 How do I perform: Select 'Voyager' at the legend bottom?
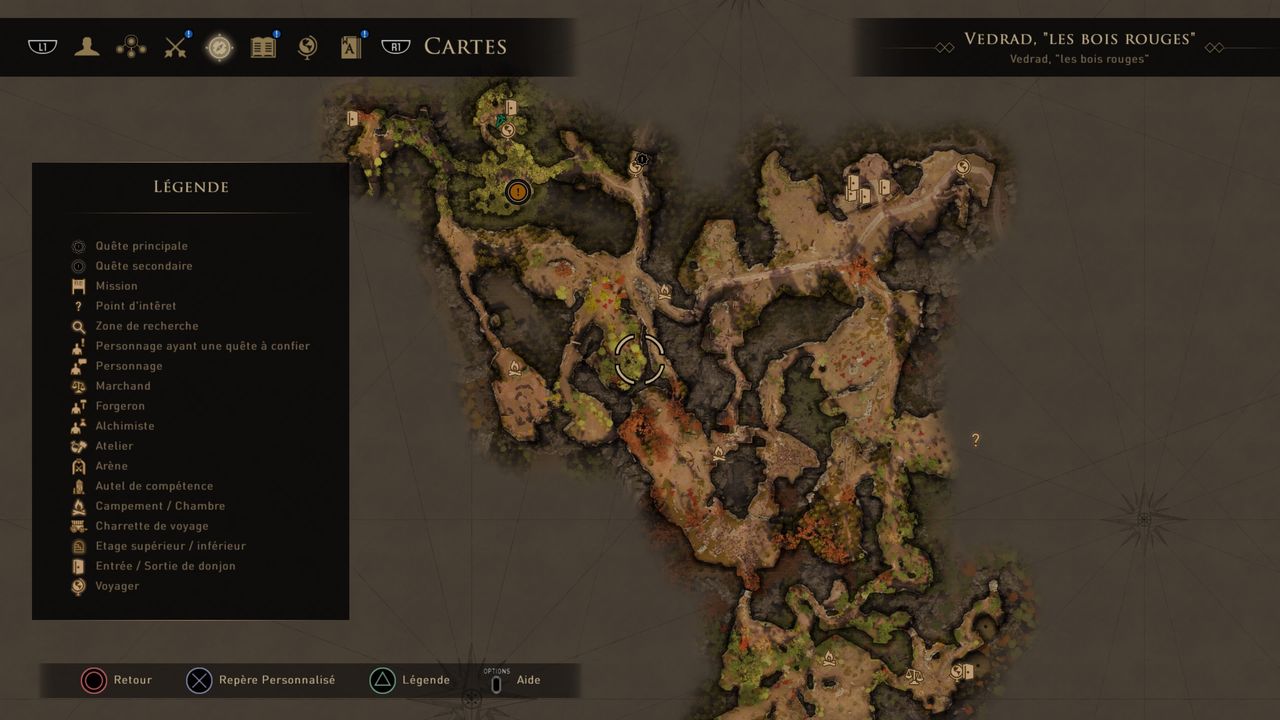click(117, 586)
